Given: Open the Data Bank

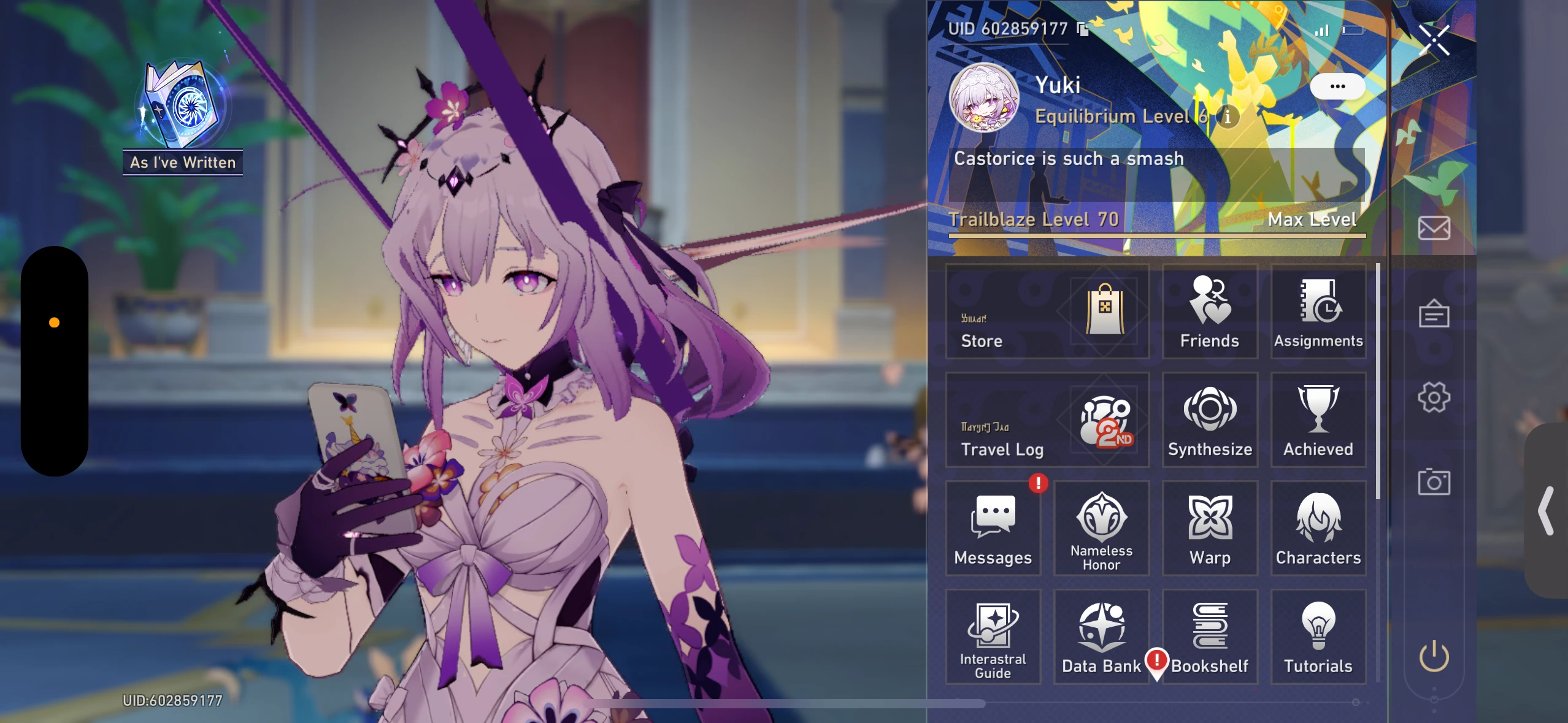Looking at the screenshot, I should coord(1101,635).
